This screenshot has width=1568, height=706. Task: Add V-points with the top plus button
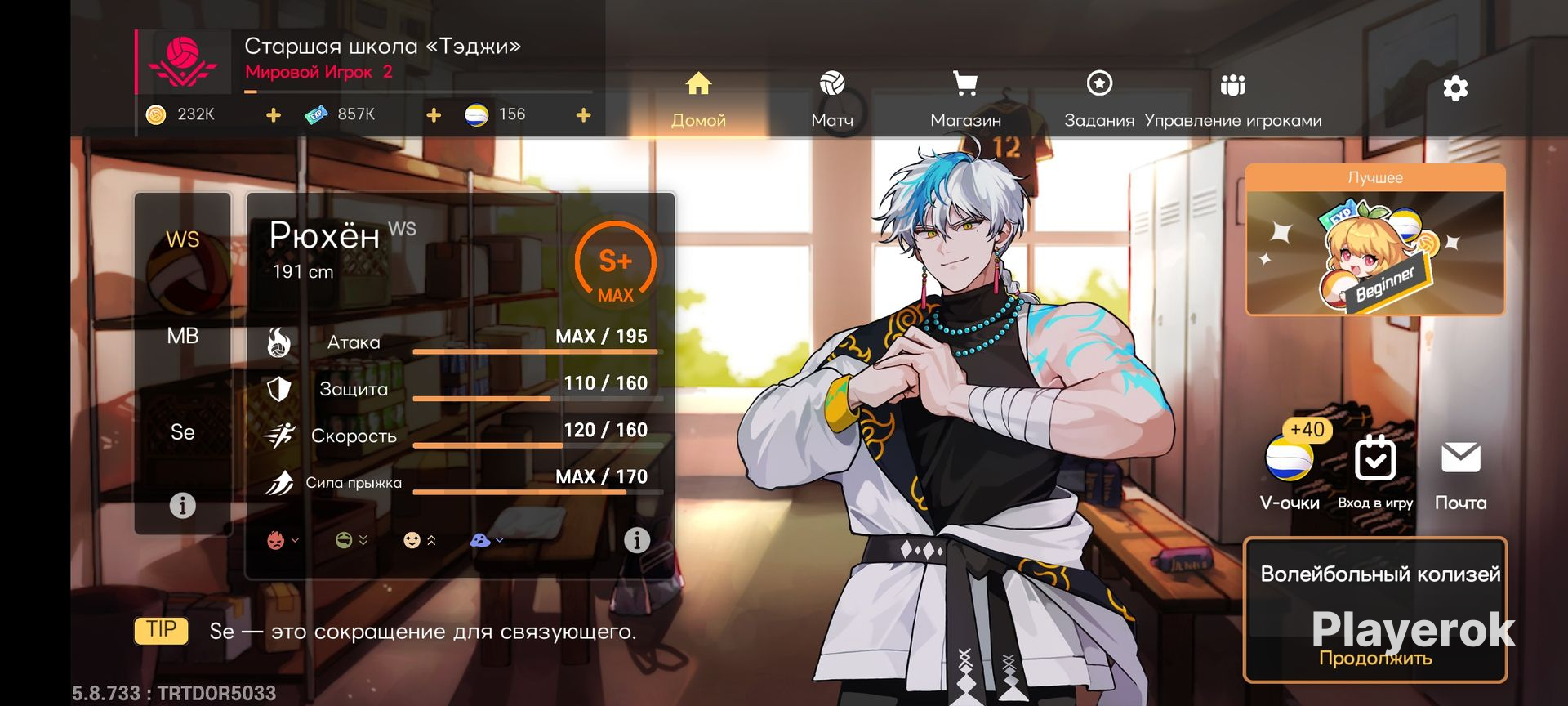click(583, 115)
